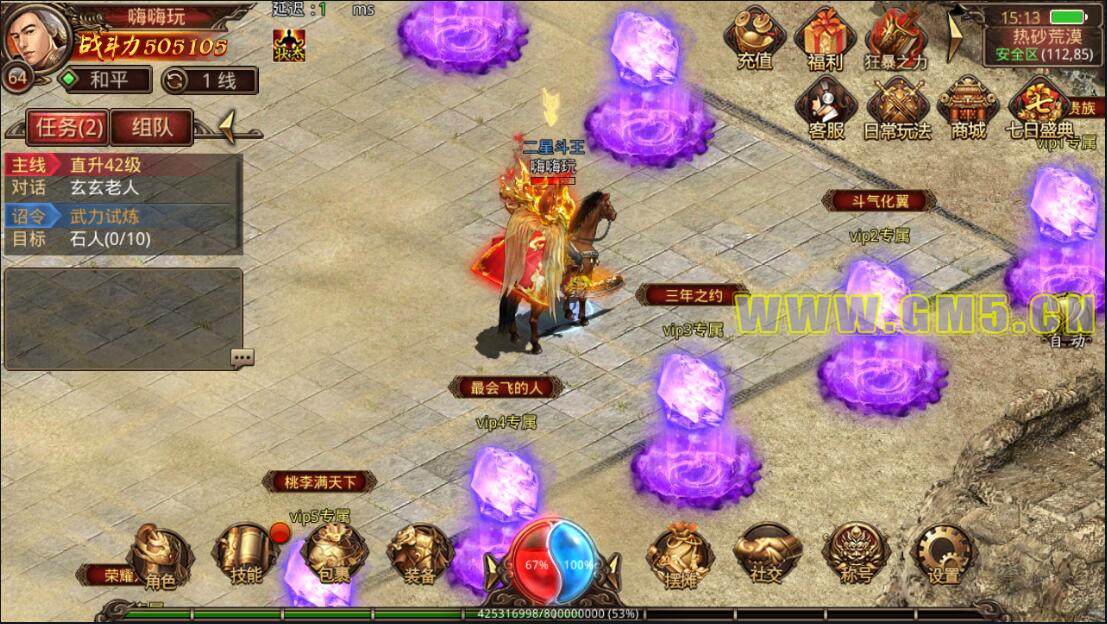Activate the 狂暴之力 icon
This screenshot has width=1107, height=624.
(x=896, y=38)
